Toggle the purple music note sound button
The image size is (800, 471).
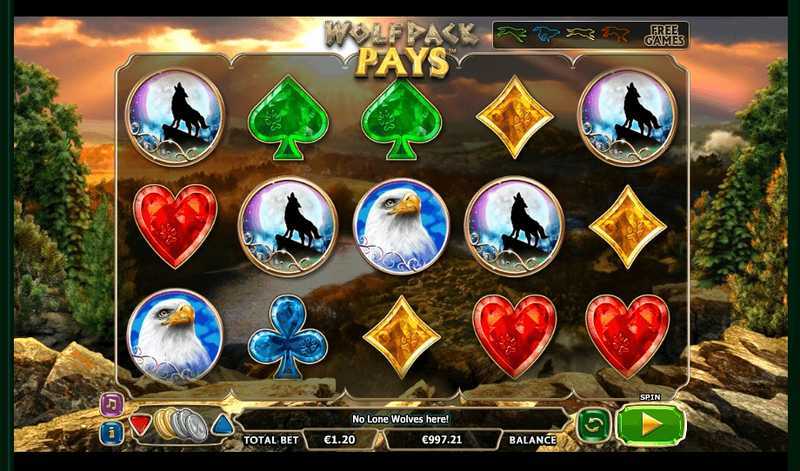pyautogui.click(x=112, y=404)
